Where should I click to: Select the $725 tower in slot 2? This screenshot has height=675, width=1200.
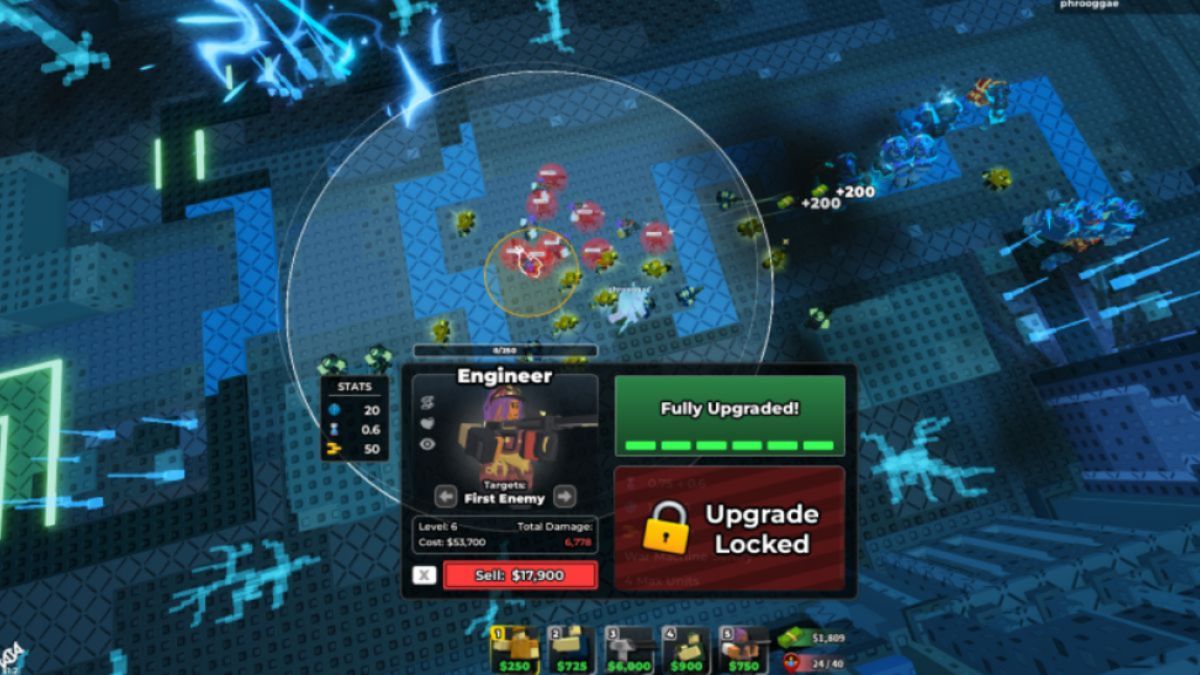[x=573, y=650]
